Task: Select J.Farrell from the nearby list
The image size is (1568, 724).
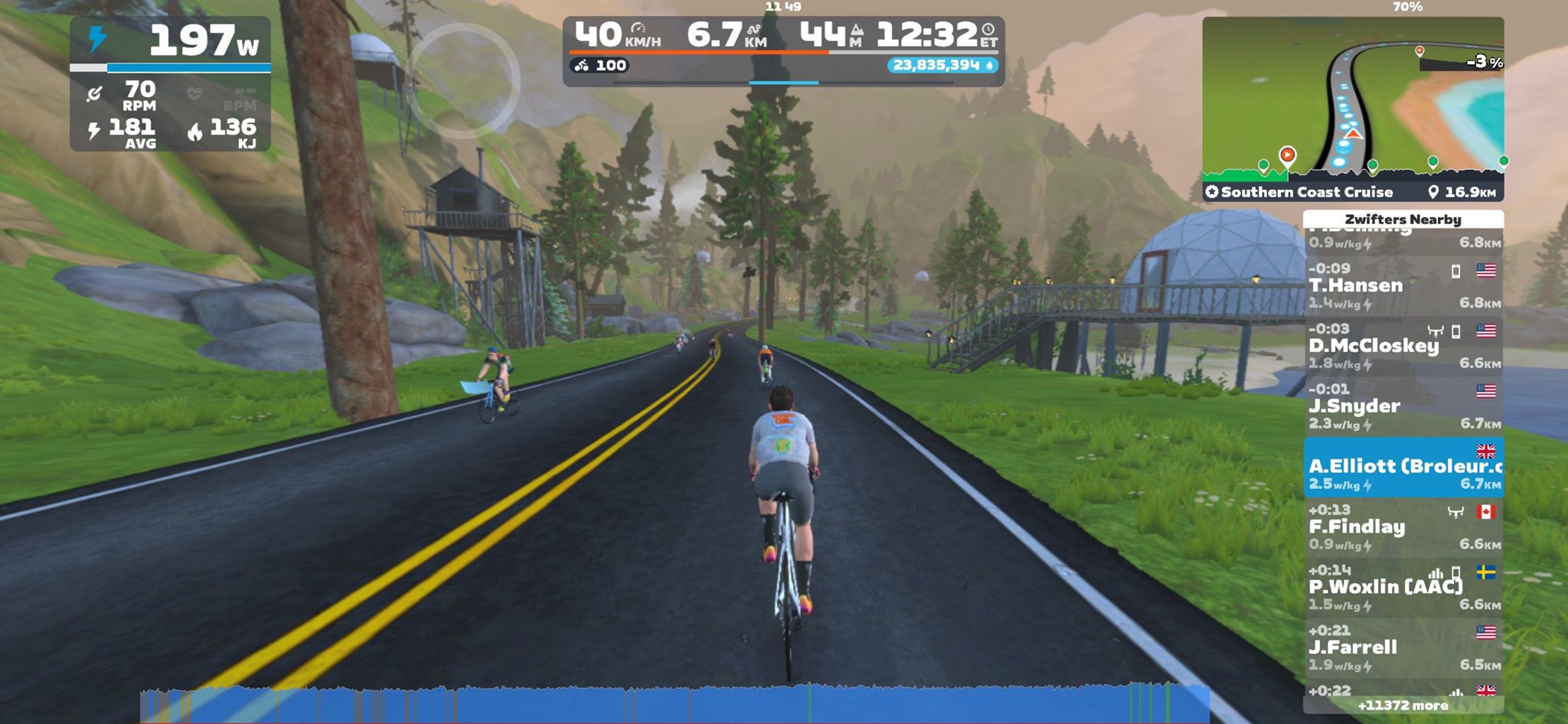Action: tap(1403, 648)
